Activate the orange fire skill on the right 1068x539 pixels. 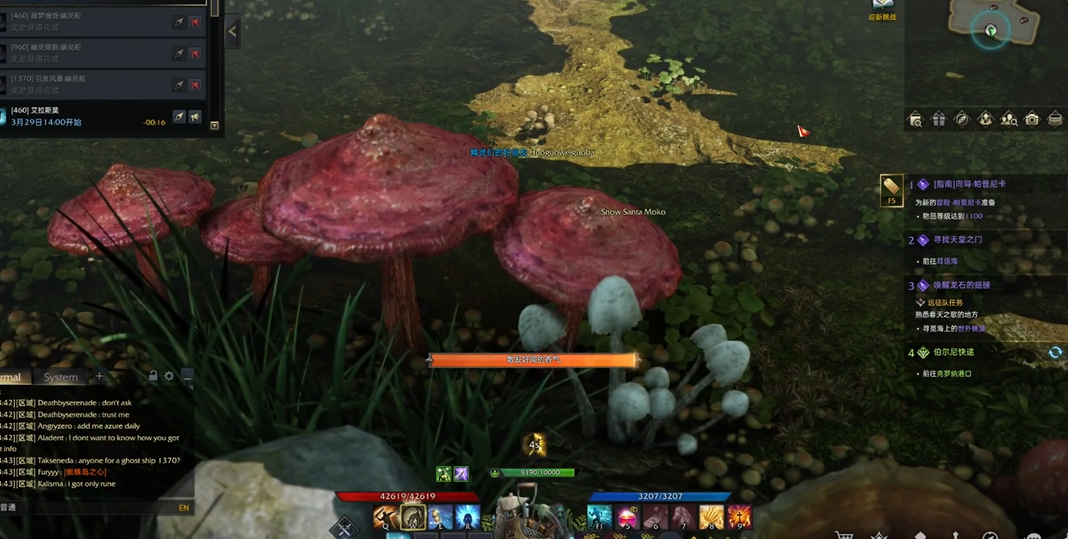pos(738,517)
